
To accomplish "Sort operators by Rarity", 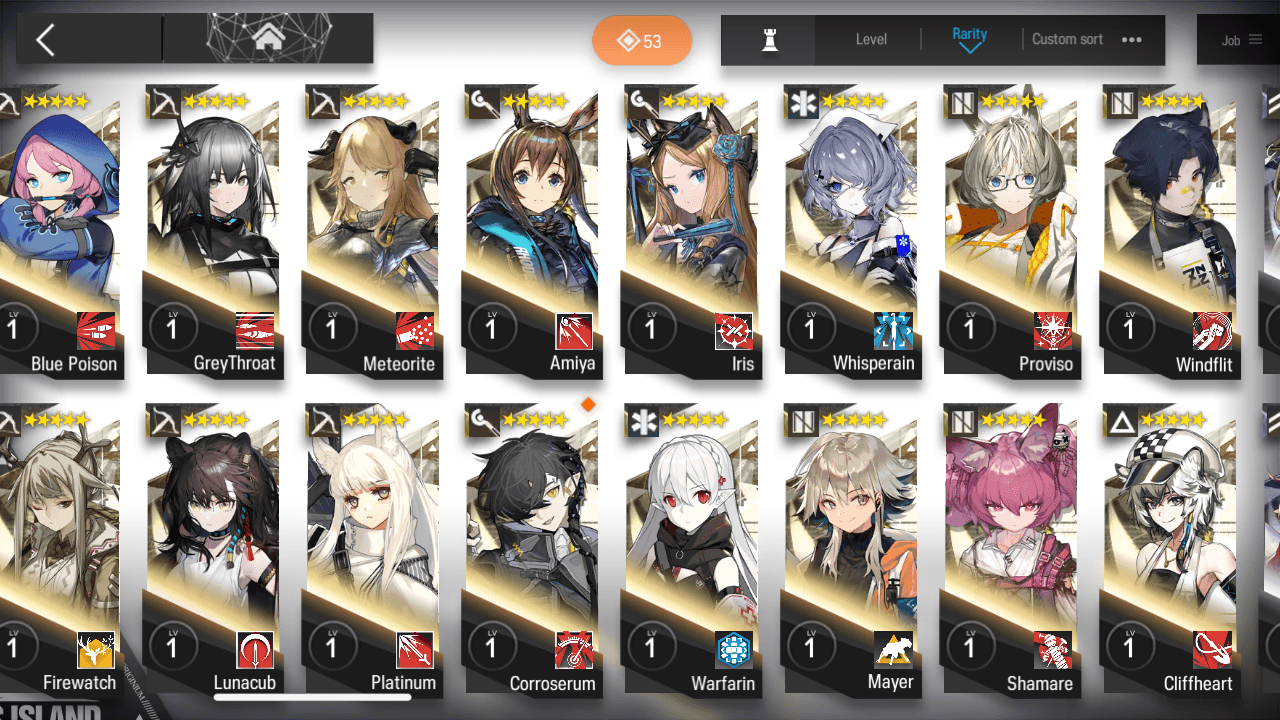I will pyautogui.click(x=969, y=40).
